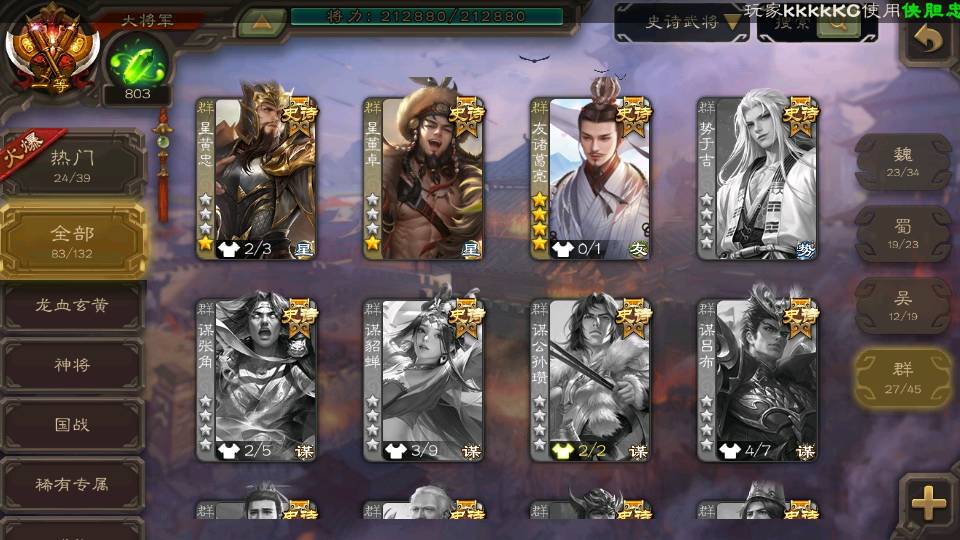The height and width of the screenshot is (540, 960).
Task: Select the 谋吕布 general card
Action: [x=757, y=380]
